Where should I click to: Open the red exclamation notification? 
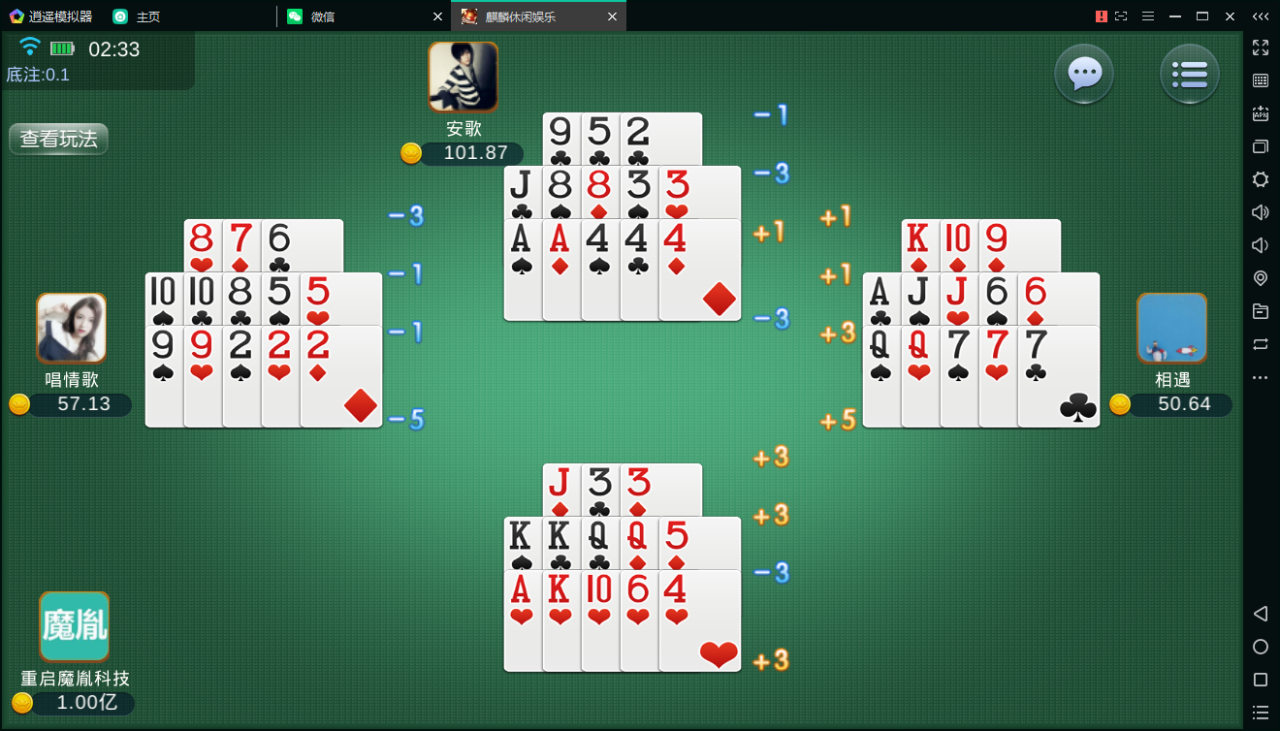click(x=1102, y=16)
